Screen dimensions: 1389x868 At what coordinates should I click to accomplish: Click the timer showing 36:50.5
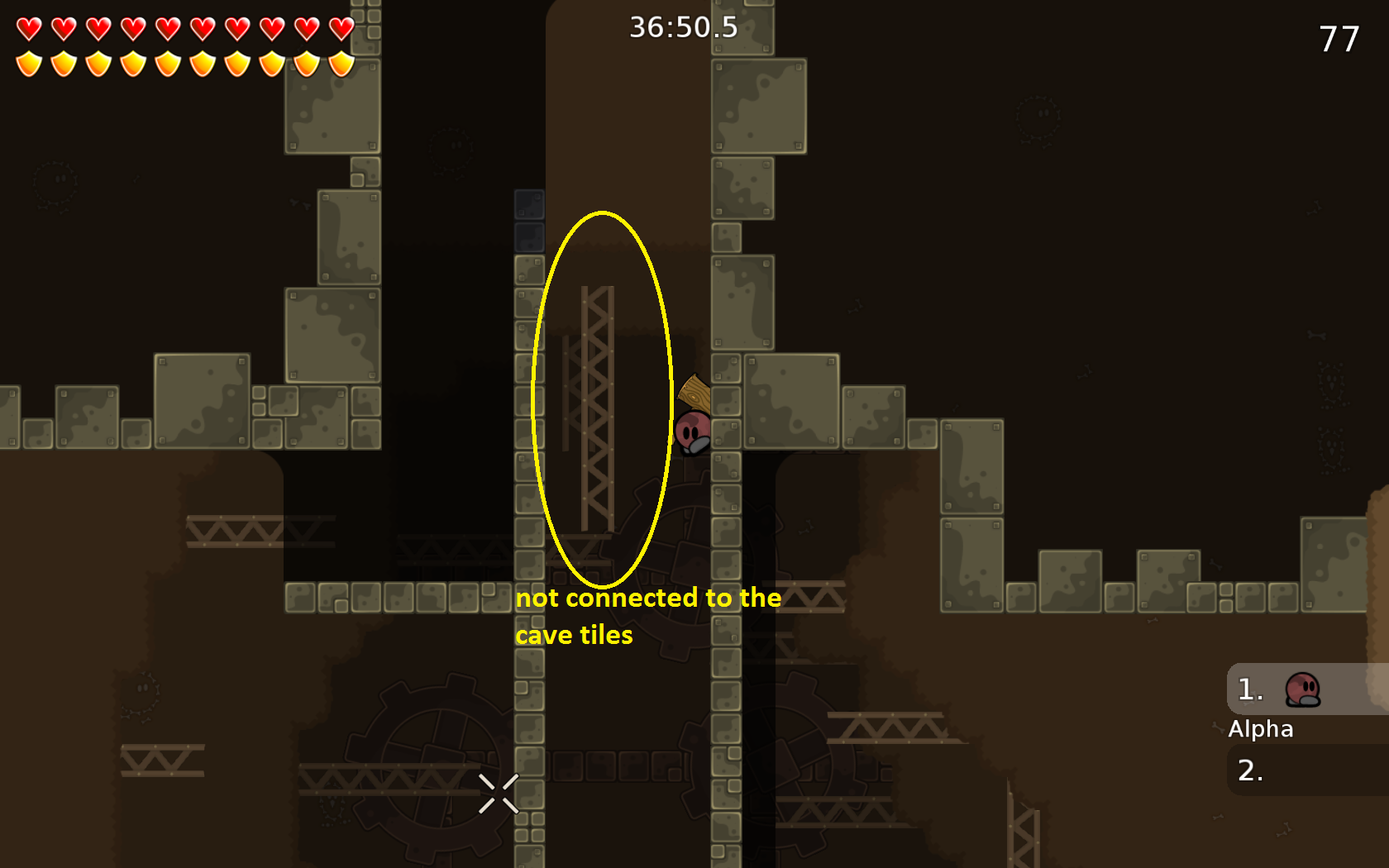point(681,27)
